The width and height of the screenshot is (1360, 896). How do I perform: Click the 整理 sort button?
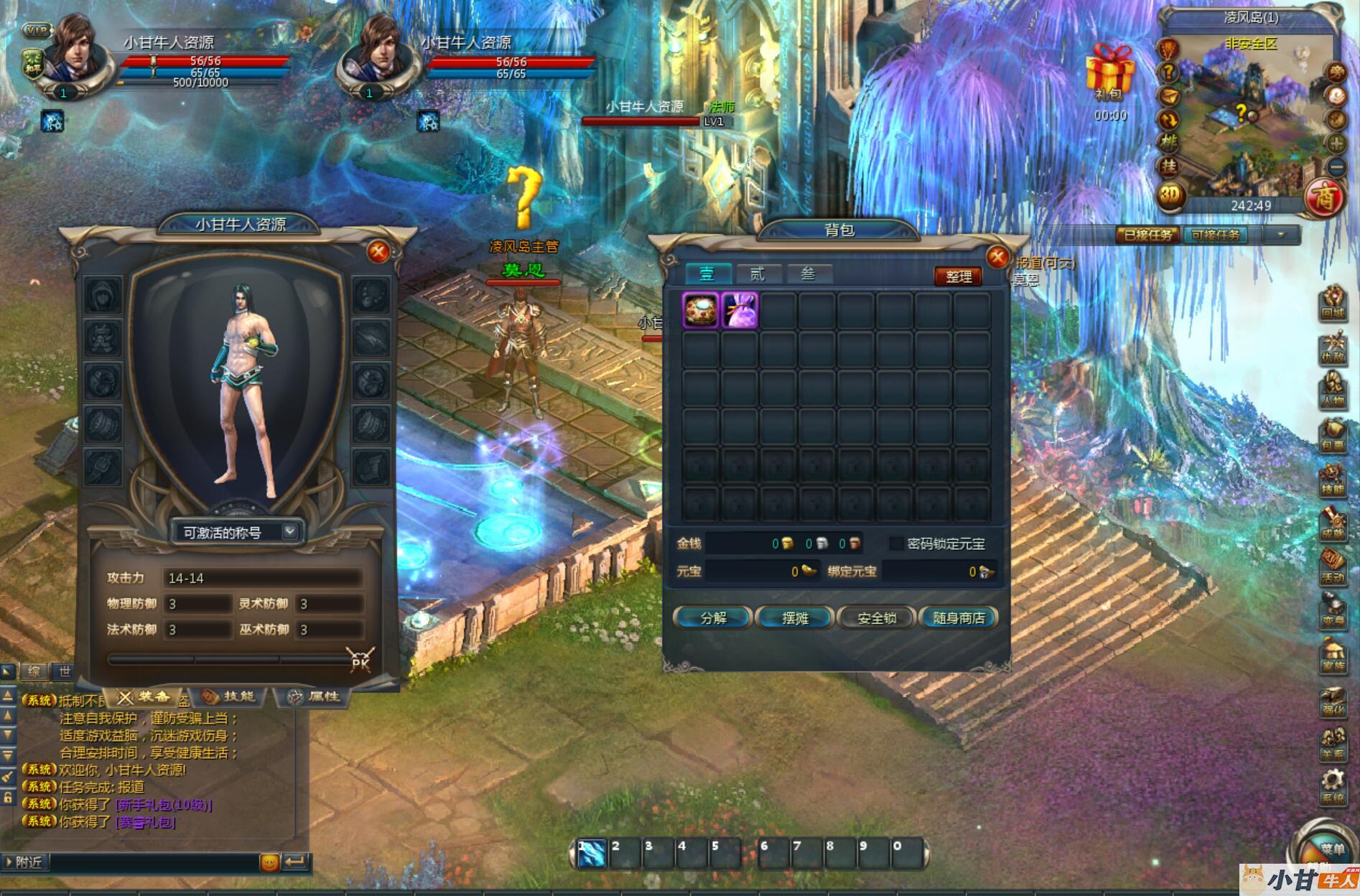coord(958,276)
